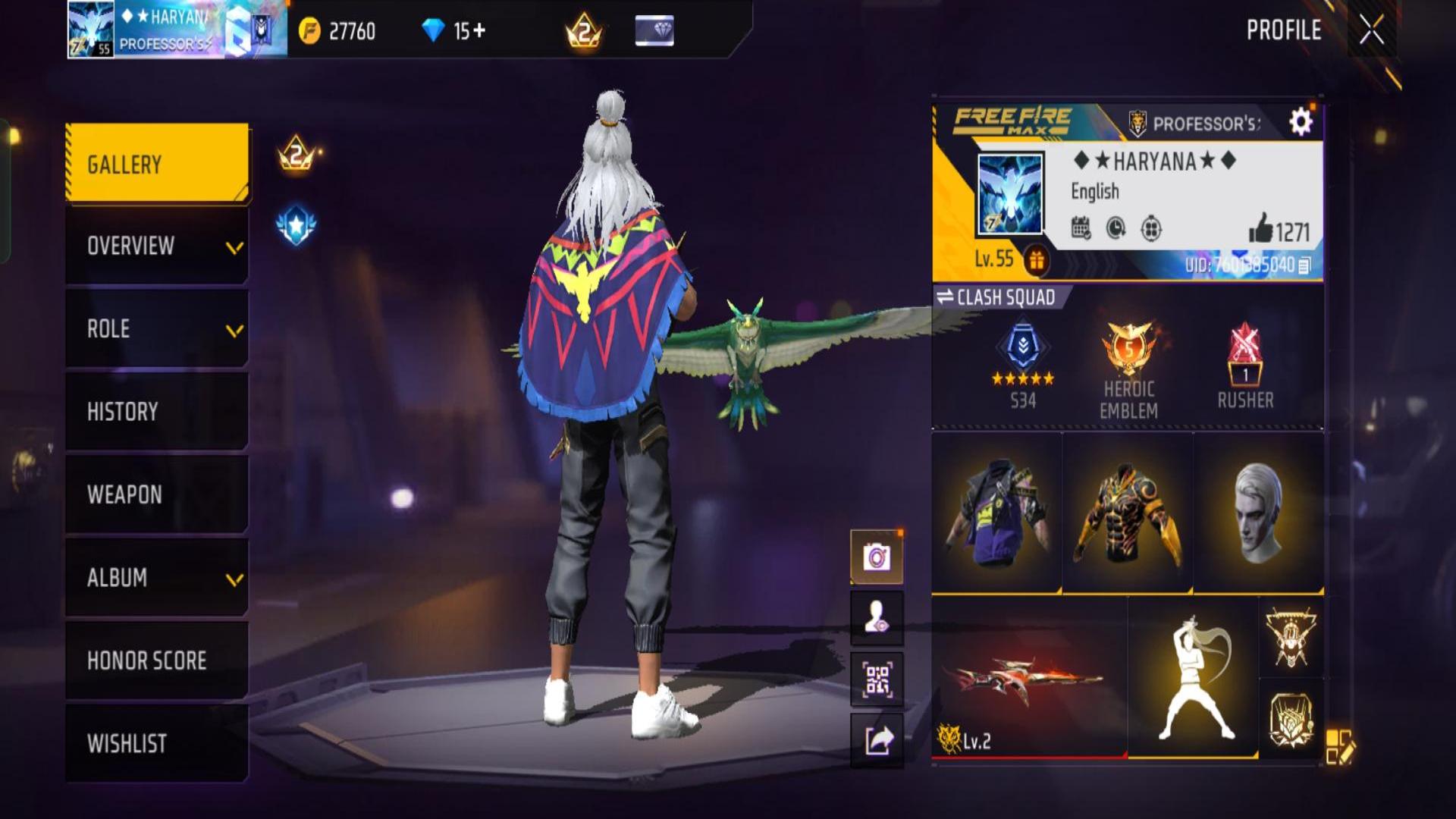View the Honor Score page
The width and height of the screenshot is (1456, 819).
[158, 661]
